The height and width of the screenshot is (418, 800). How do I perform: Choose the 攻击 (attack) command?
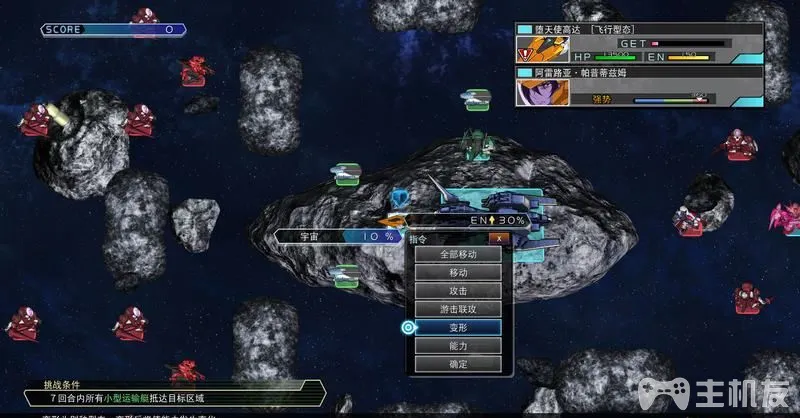[458, 290]
